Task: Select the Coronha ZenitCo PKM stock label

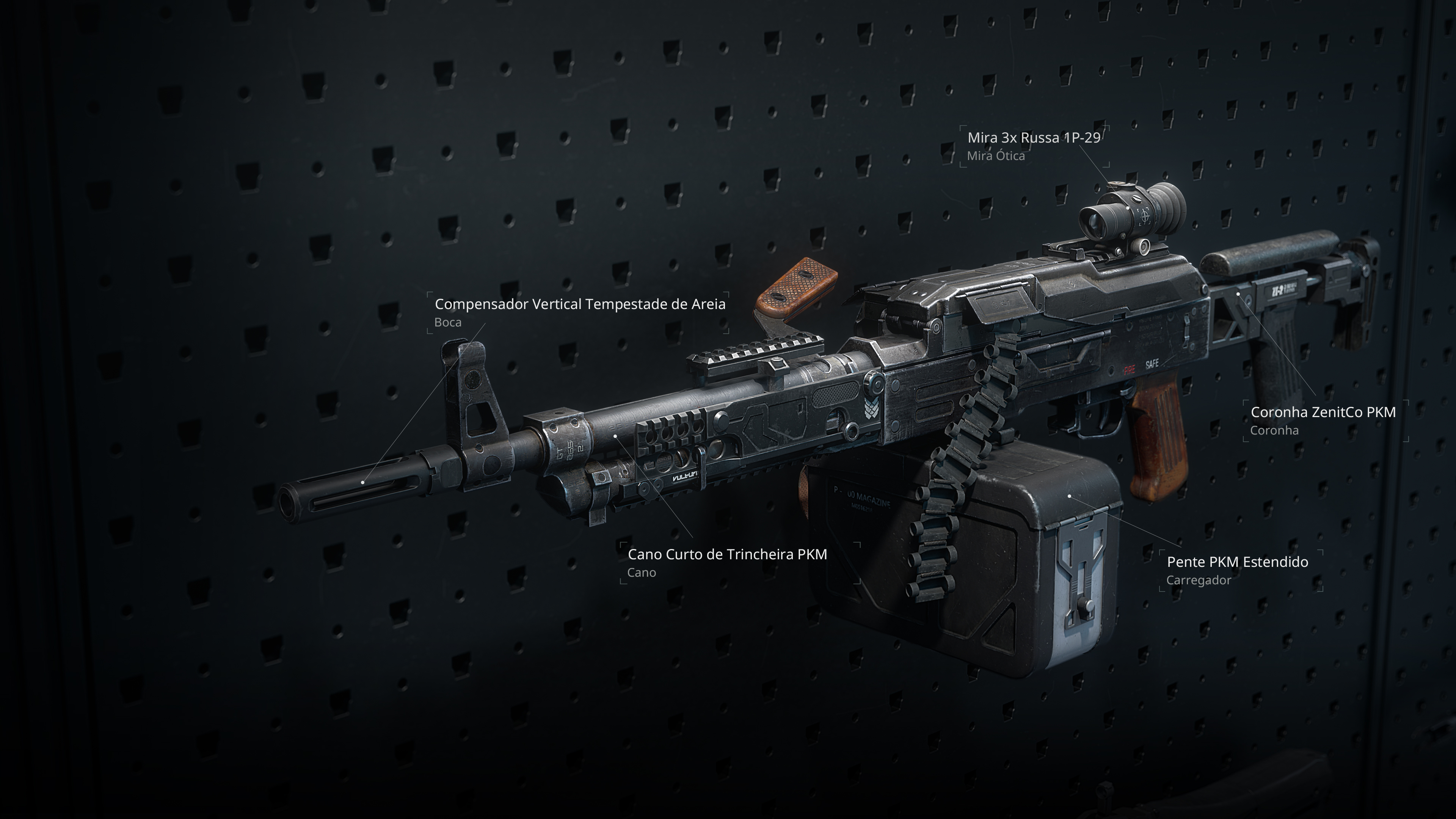Action: (1323, 413)
